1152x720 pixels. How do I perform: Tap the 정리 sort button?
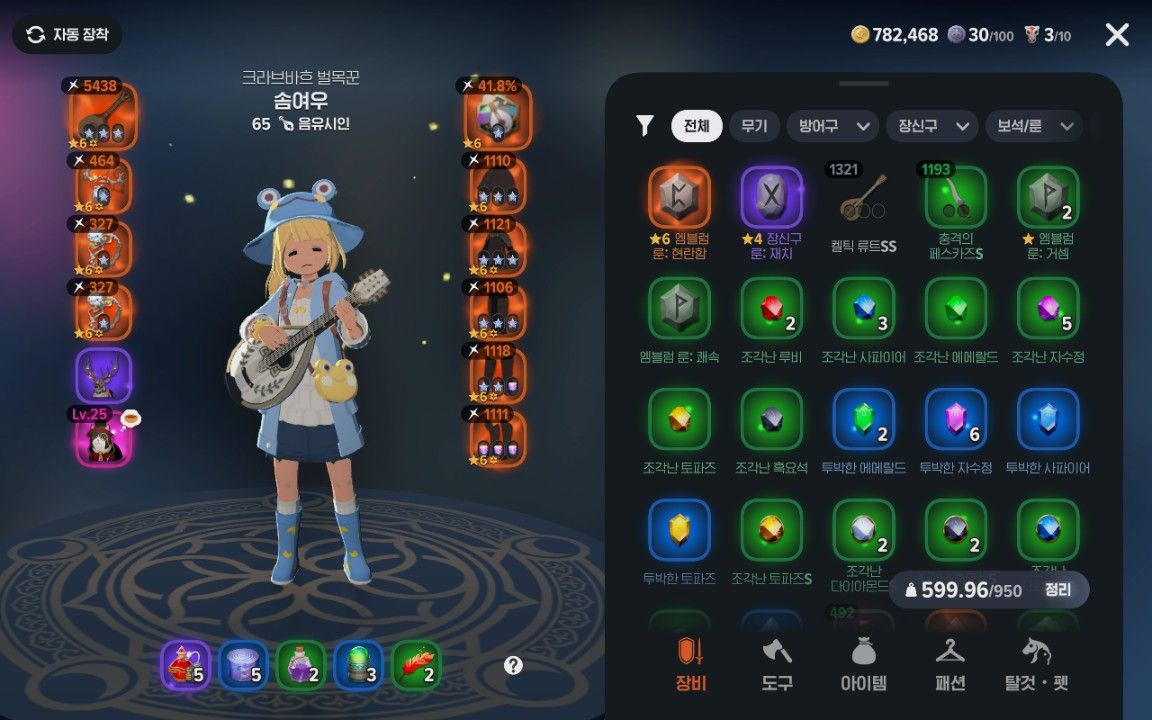1057,590
